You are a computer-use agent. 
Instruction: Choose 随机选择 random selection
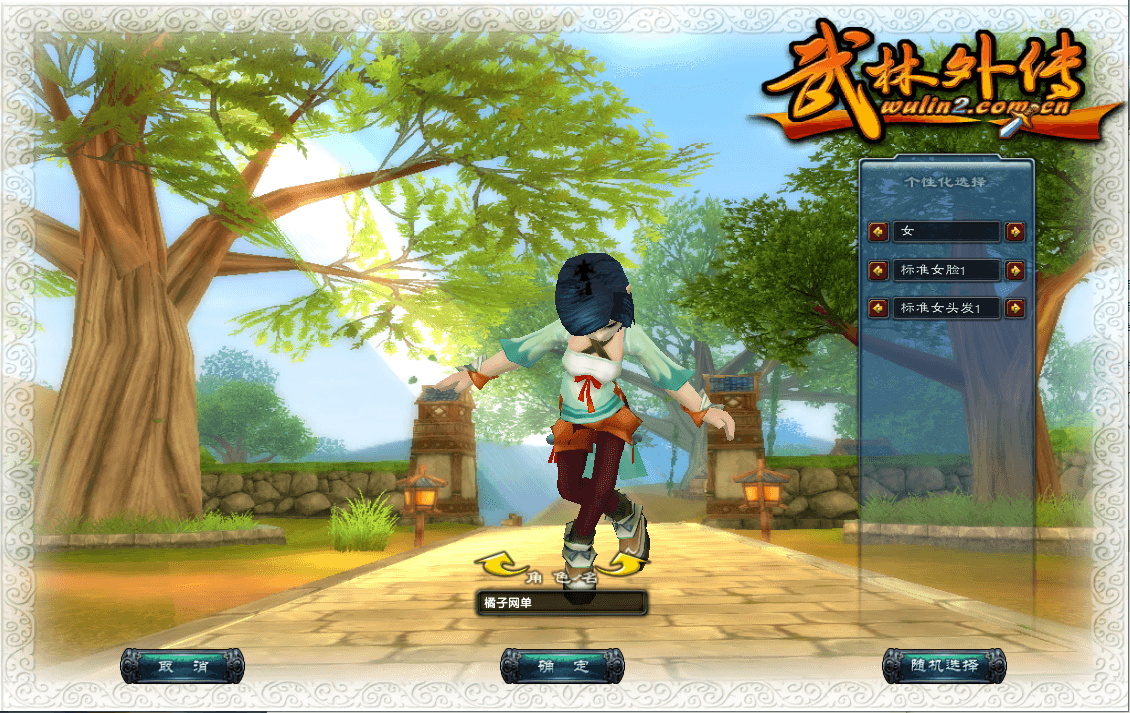pos(944,665)
